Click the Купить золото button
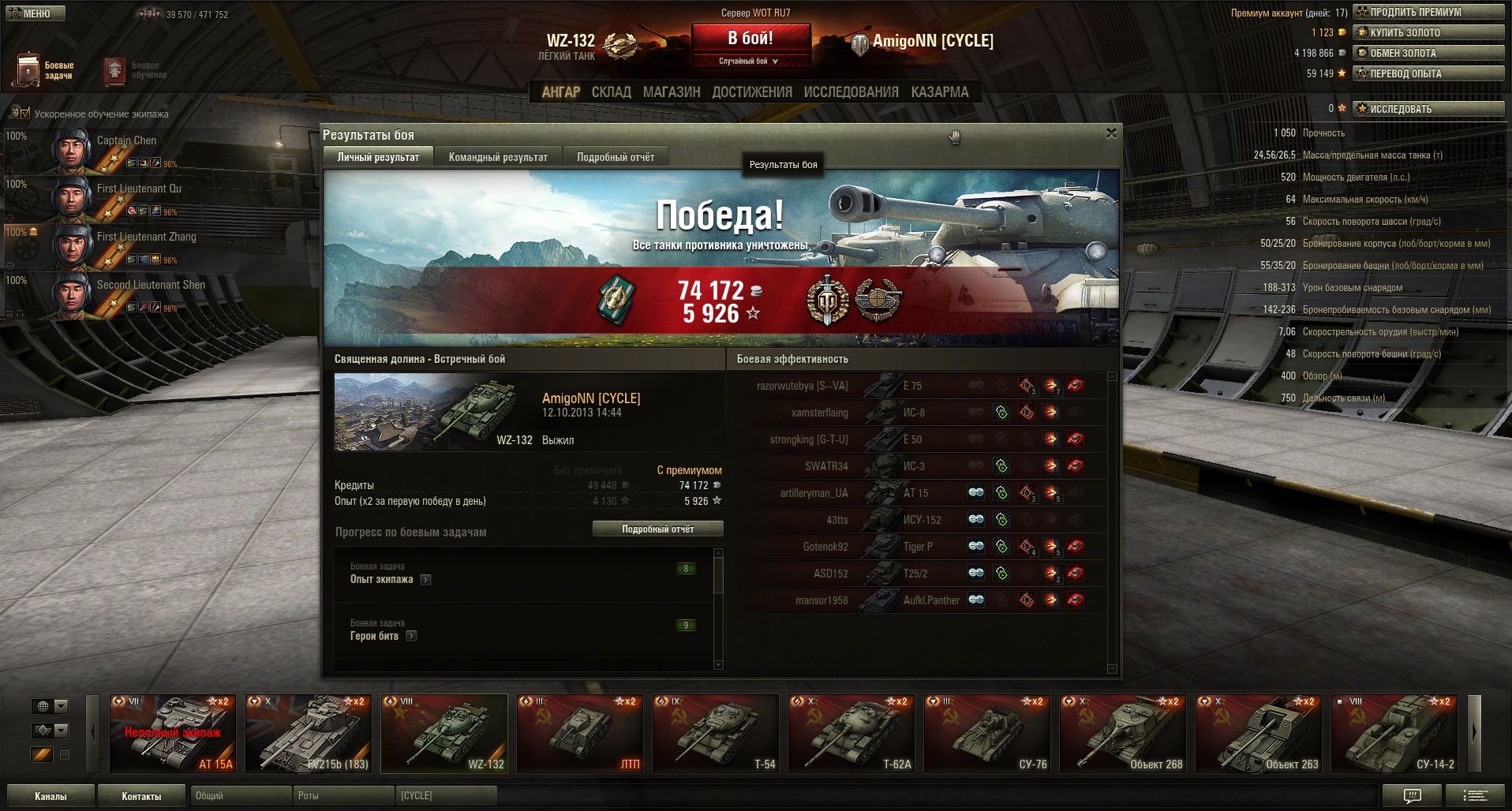The image size is (1512, 811). [1428, 32]
